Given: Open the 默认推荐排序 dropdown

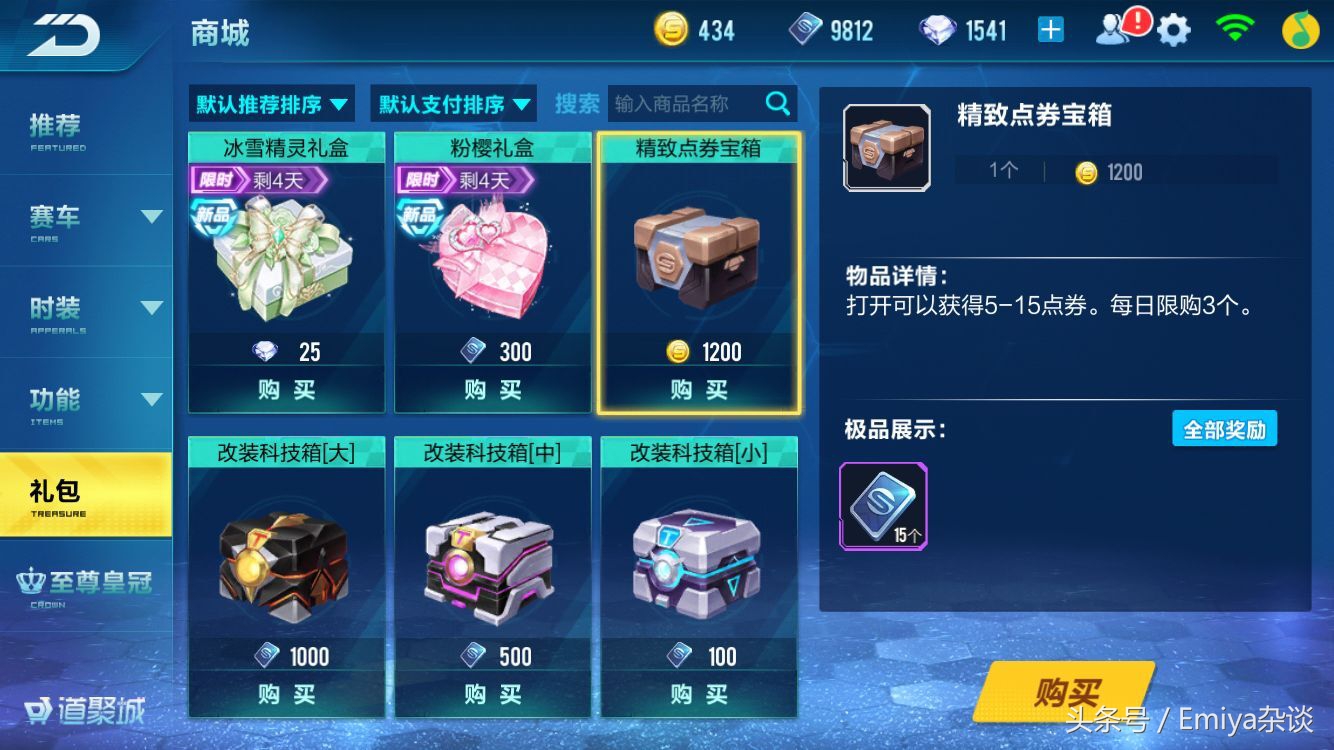Looking at the screenshot, I should (270, 103).
